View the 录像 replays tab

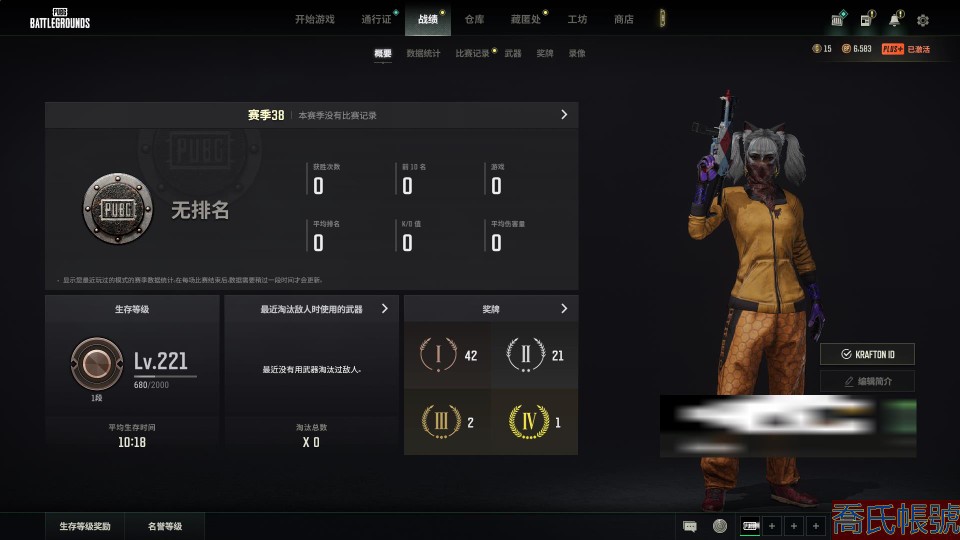point(577,54)
